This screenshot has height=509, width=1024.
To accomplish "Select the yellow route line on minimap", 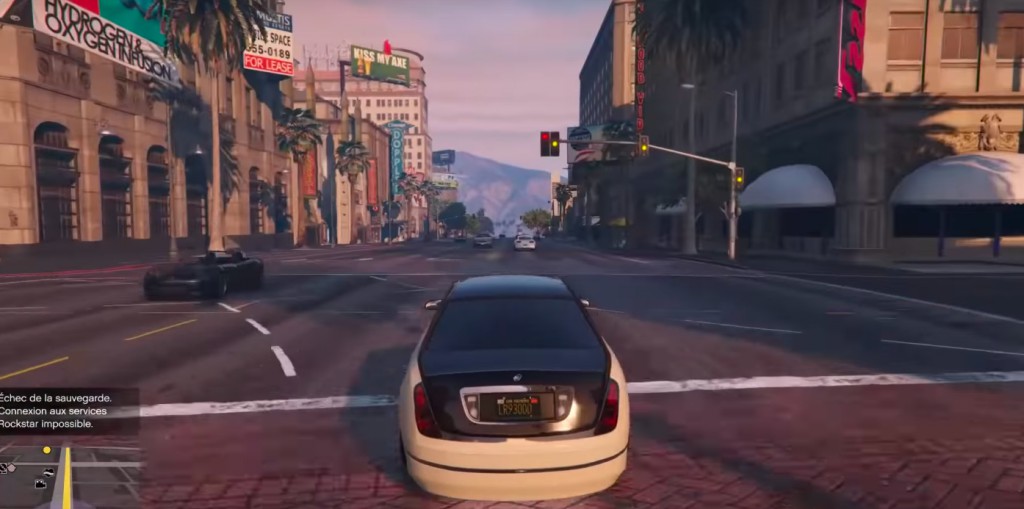I will pyautogui.click(x=67, y=482).
